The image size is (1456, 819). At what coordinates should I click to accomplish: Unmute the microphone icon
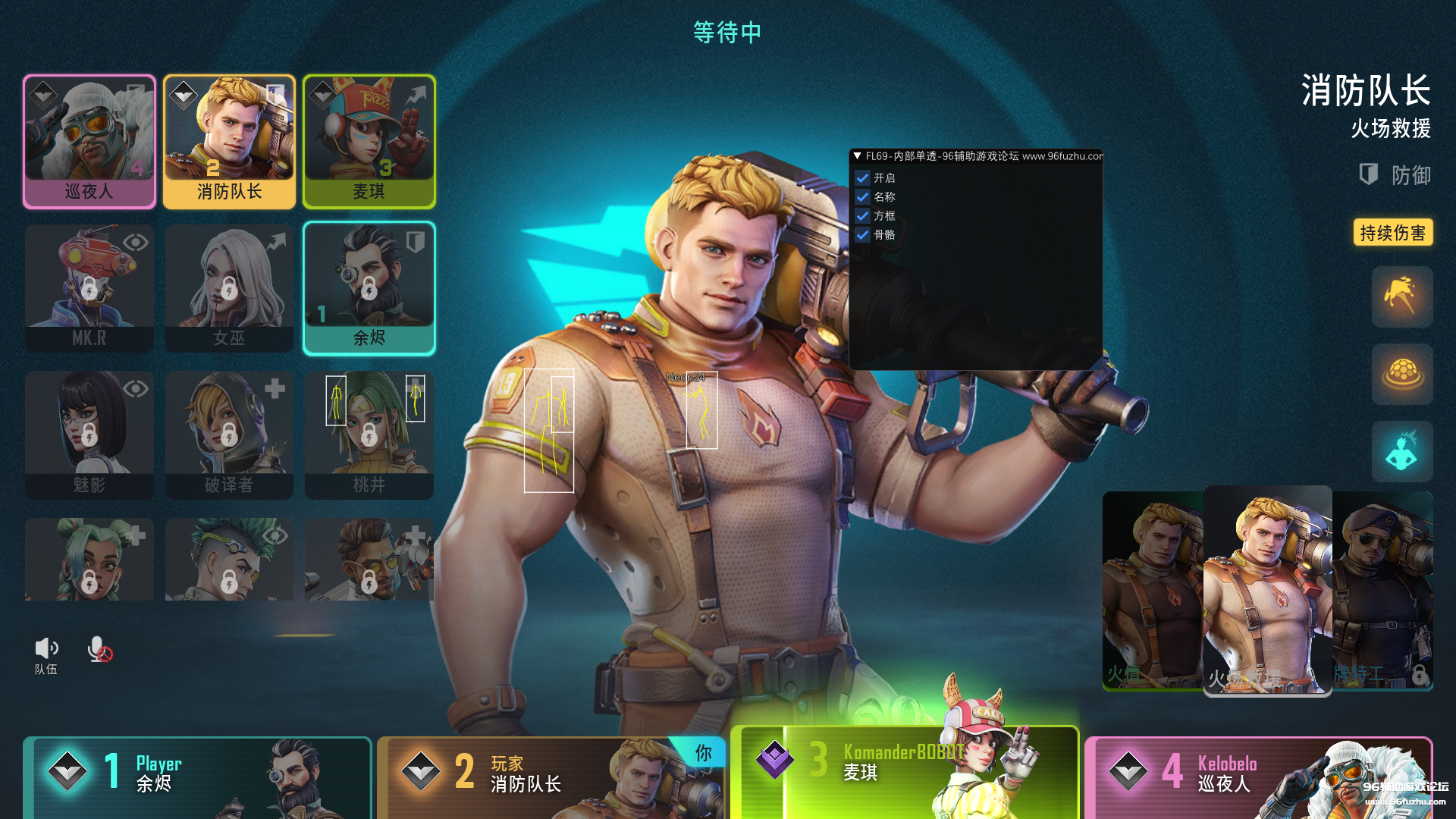tap(99, 650)
